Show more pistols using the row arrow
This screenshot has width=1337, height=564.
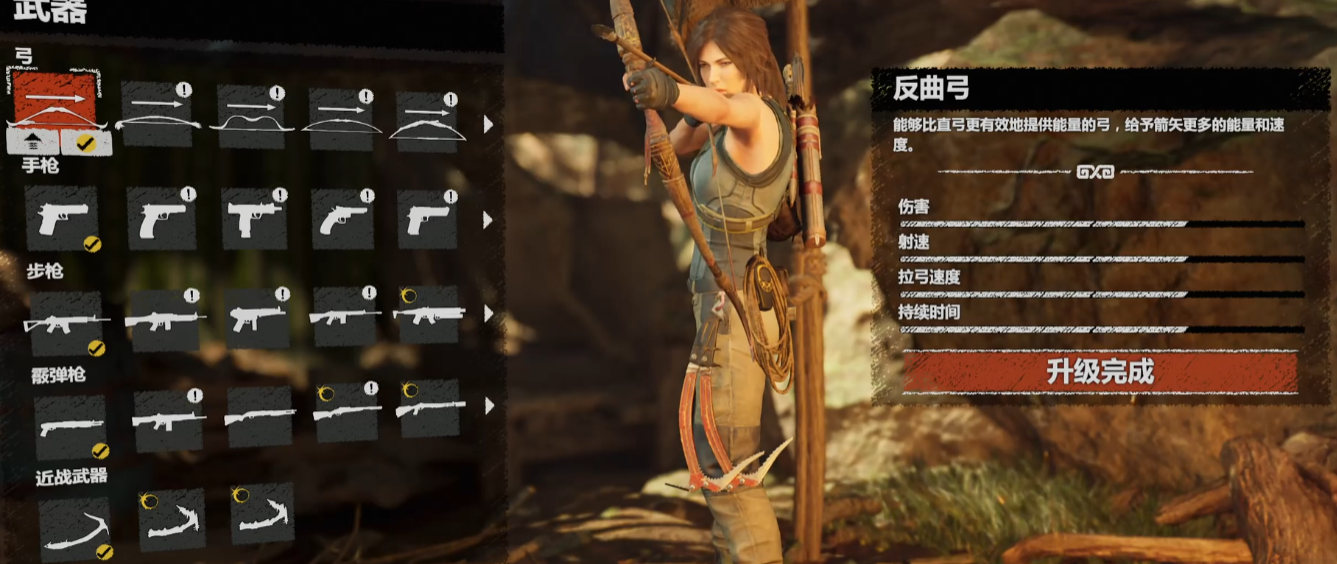coord(489,219)
